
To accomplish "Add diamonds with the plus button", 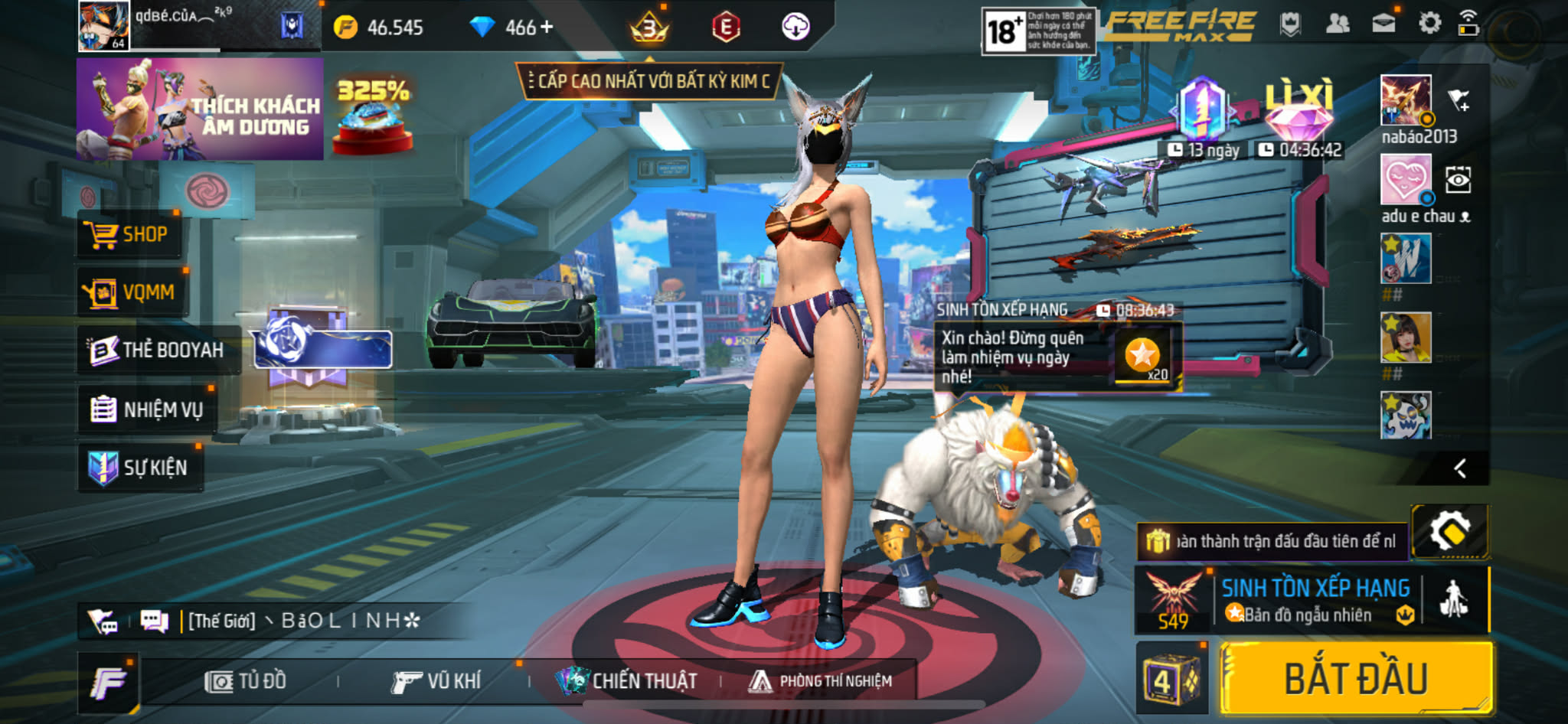I will [x=547, y=28].
